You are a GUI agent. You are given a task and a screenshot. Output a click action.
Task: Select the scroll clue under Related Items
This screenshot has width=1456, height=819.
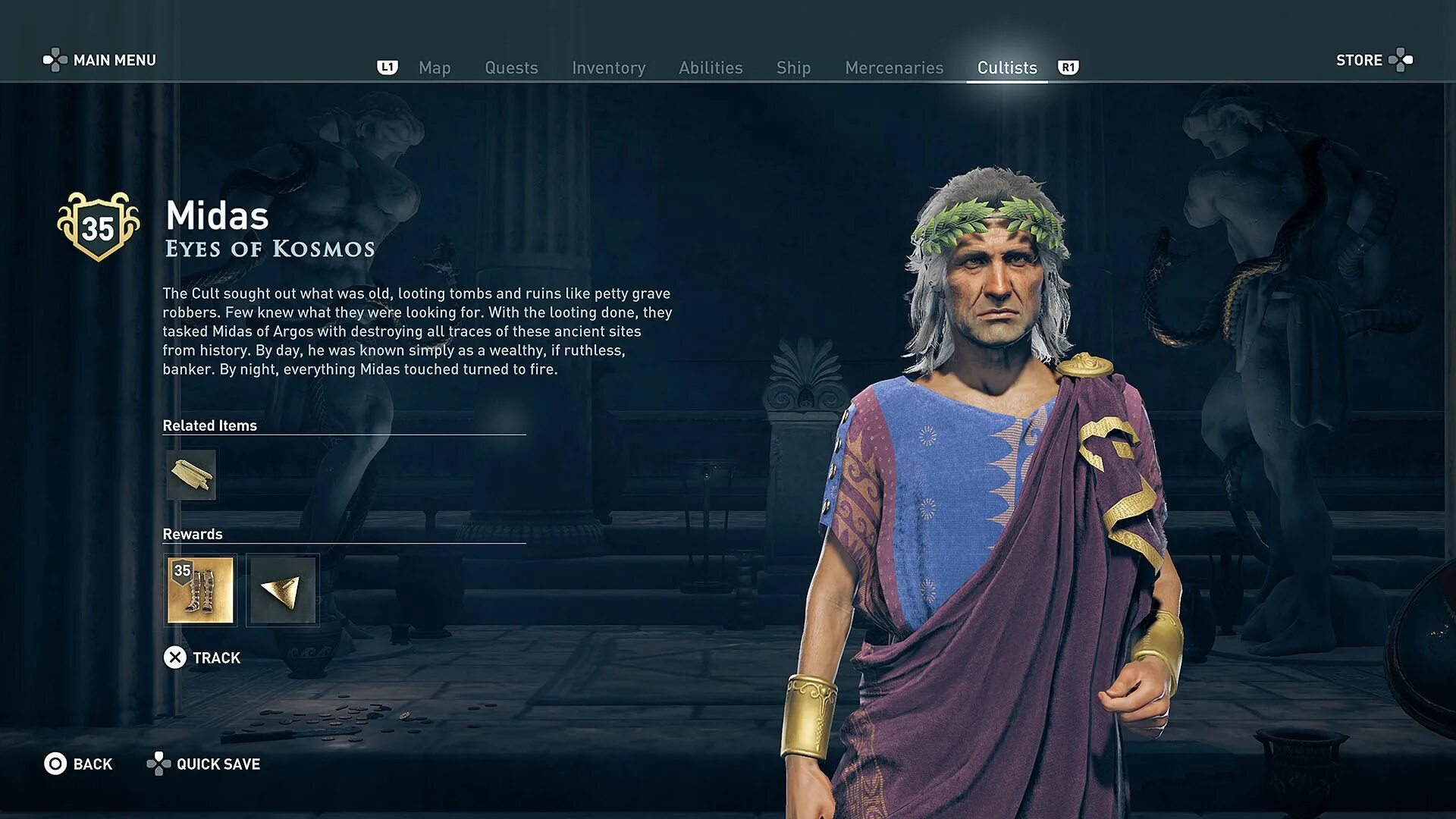(x=191, y=475)
